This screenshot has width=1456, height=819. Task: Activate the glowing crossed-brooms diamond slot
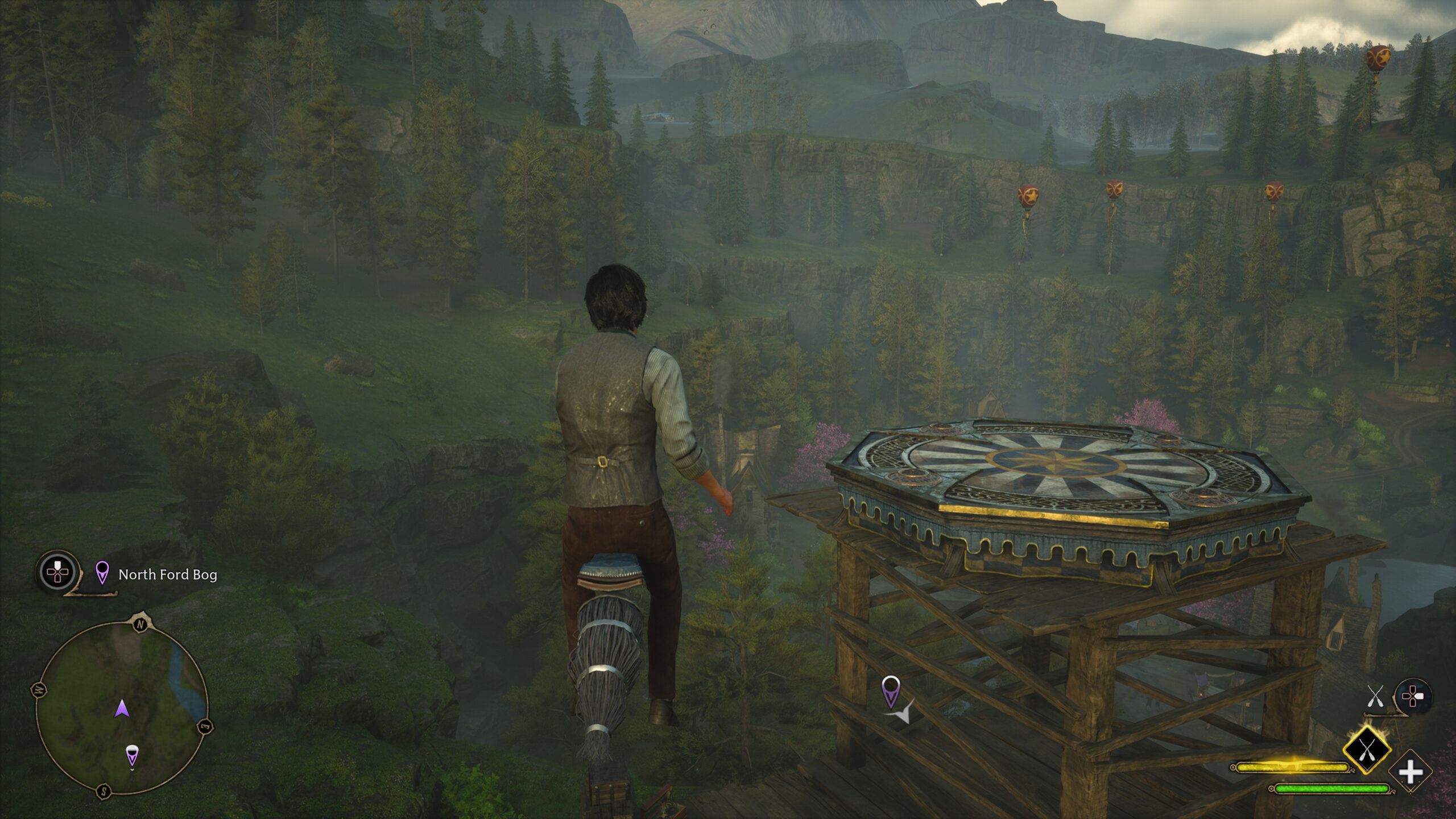coord(1366,750)
